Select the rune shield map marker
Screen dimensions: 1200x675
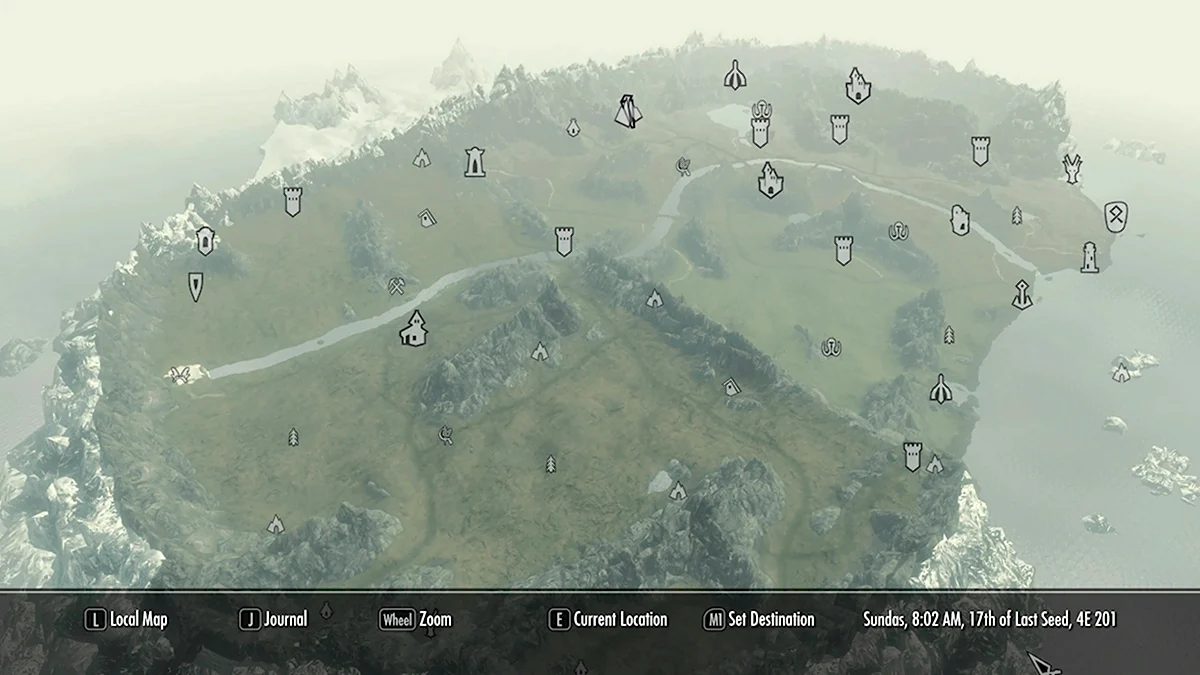1116,214
